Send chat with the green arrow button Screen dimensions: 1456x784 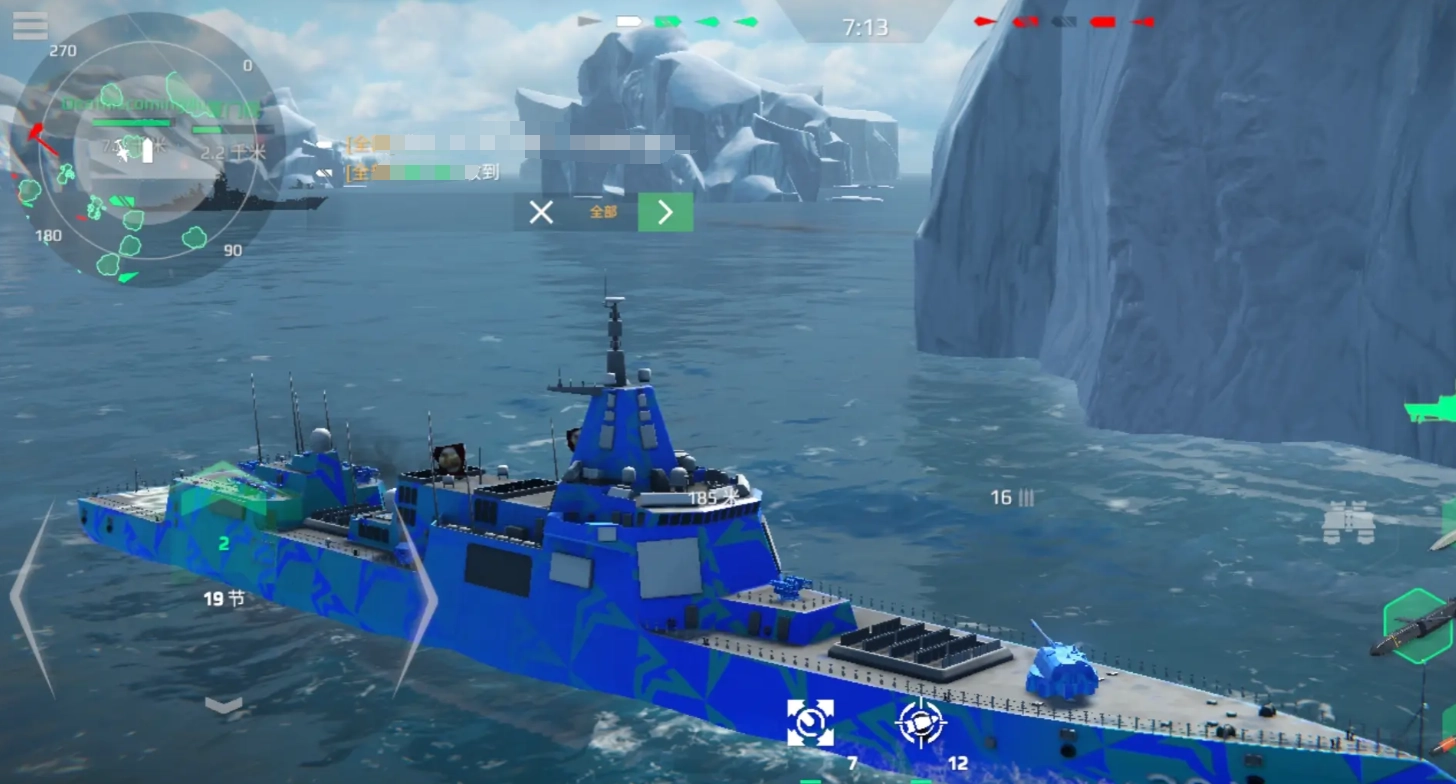pyautogui.click(x=665, y=212)
